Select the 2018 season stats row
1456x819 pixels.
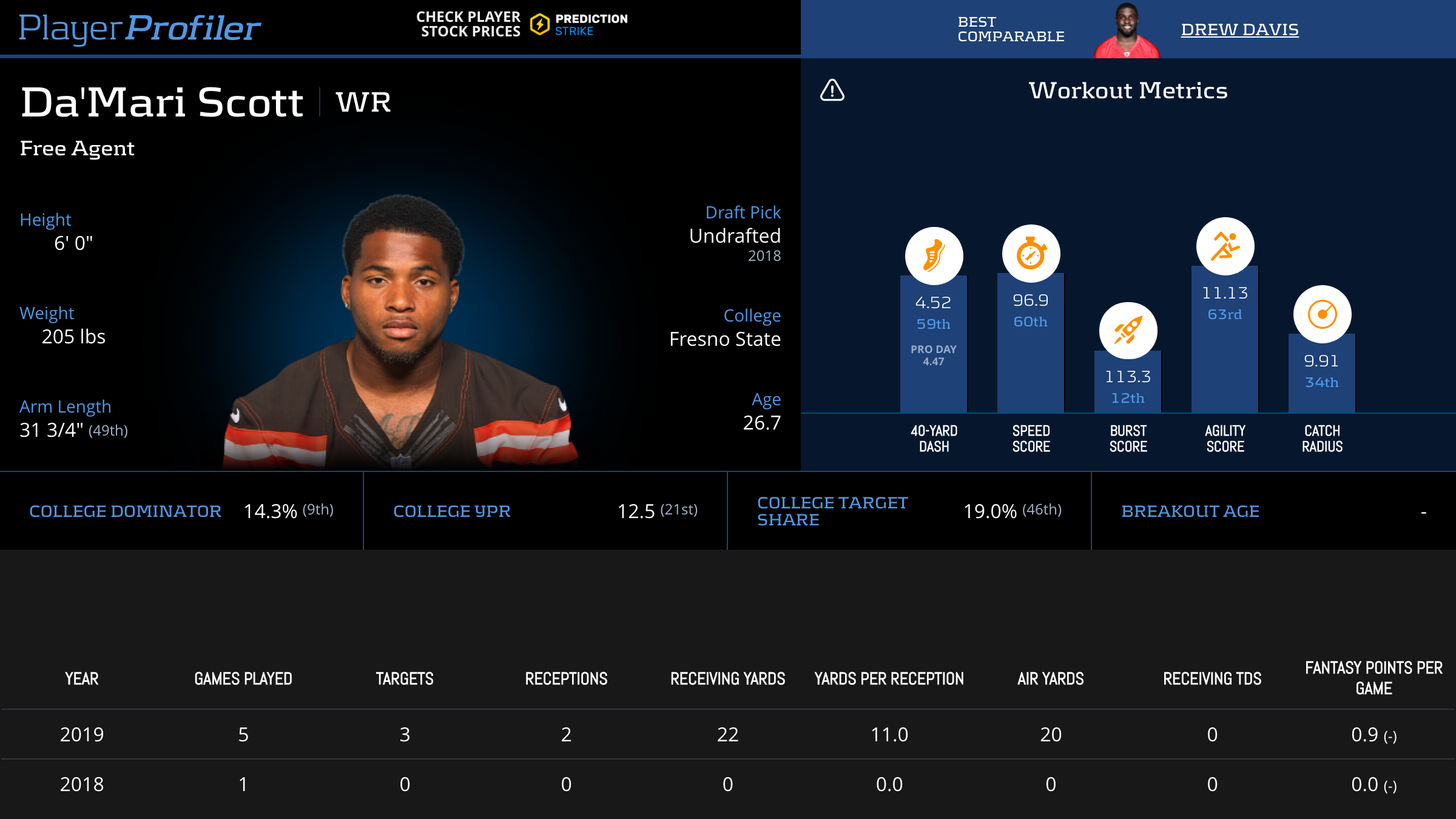(728, 784)
